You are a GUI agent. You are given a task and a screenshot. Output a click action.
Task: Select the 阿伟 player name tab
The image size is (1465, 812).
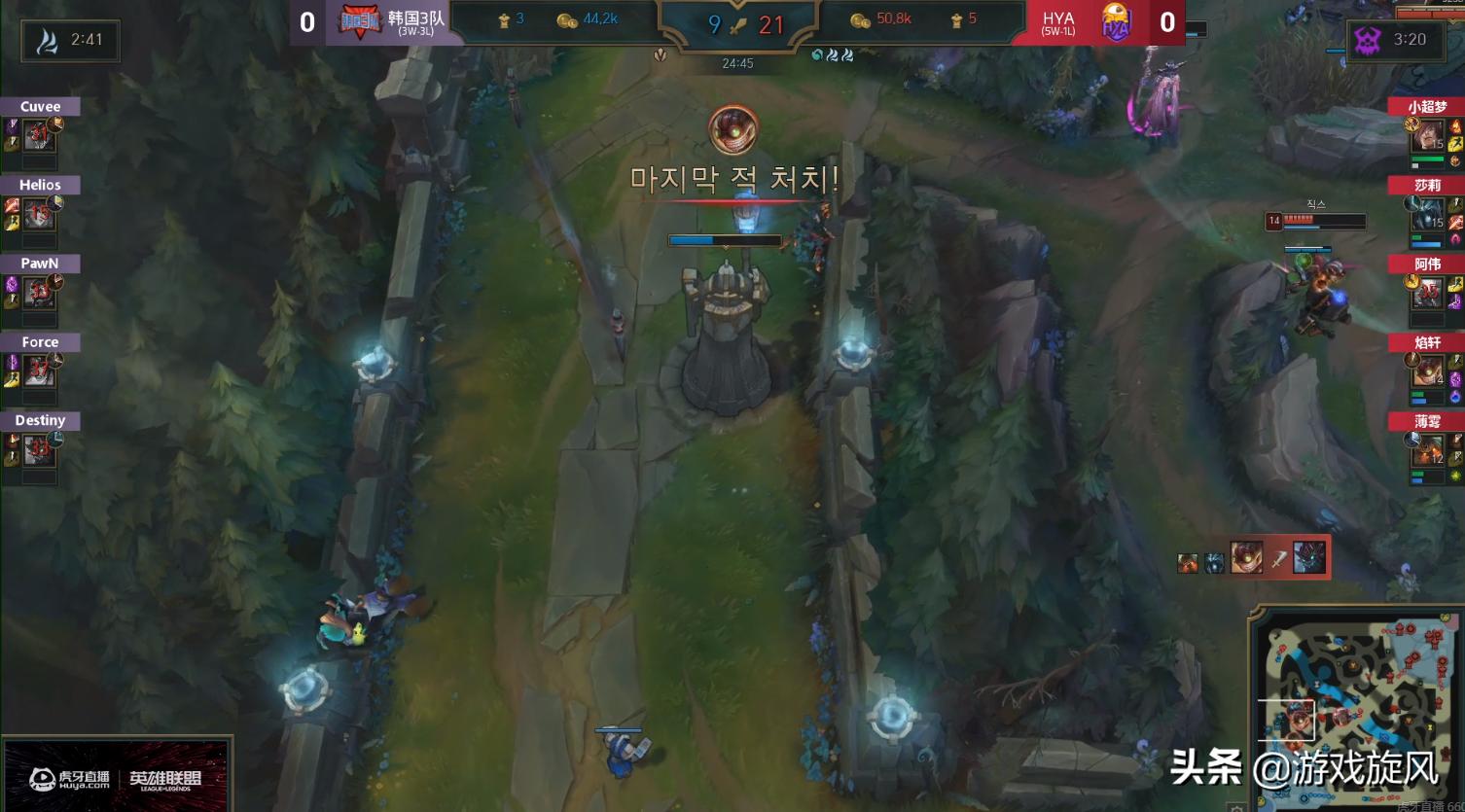tap(1428, 264)
